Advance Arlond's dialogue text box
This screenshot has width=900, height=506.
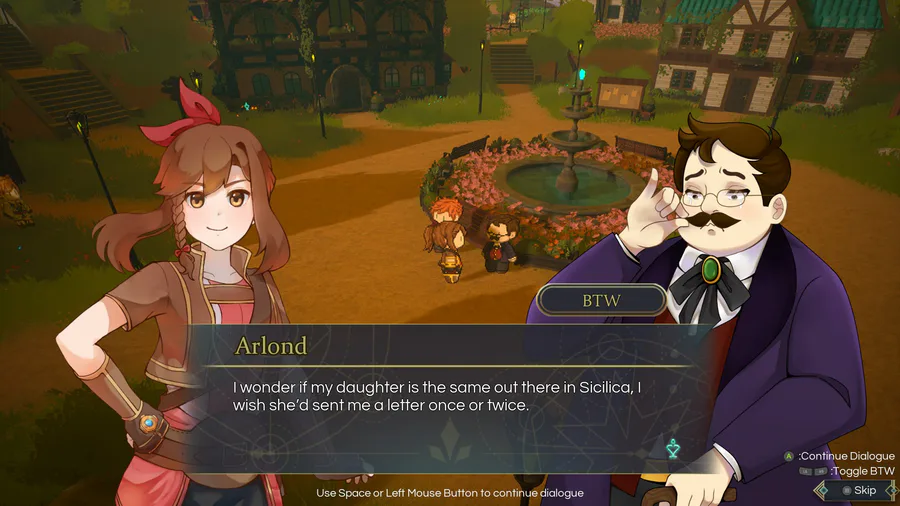click(x=440, y=395)
